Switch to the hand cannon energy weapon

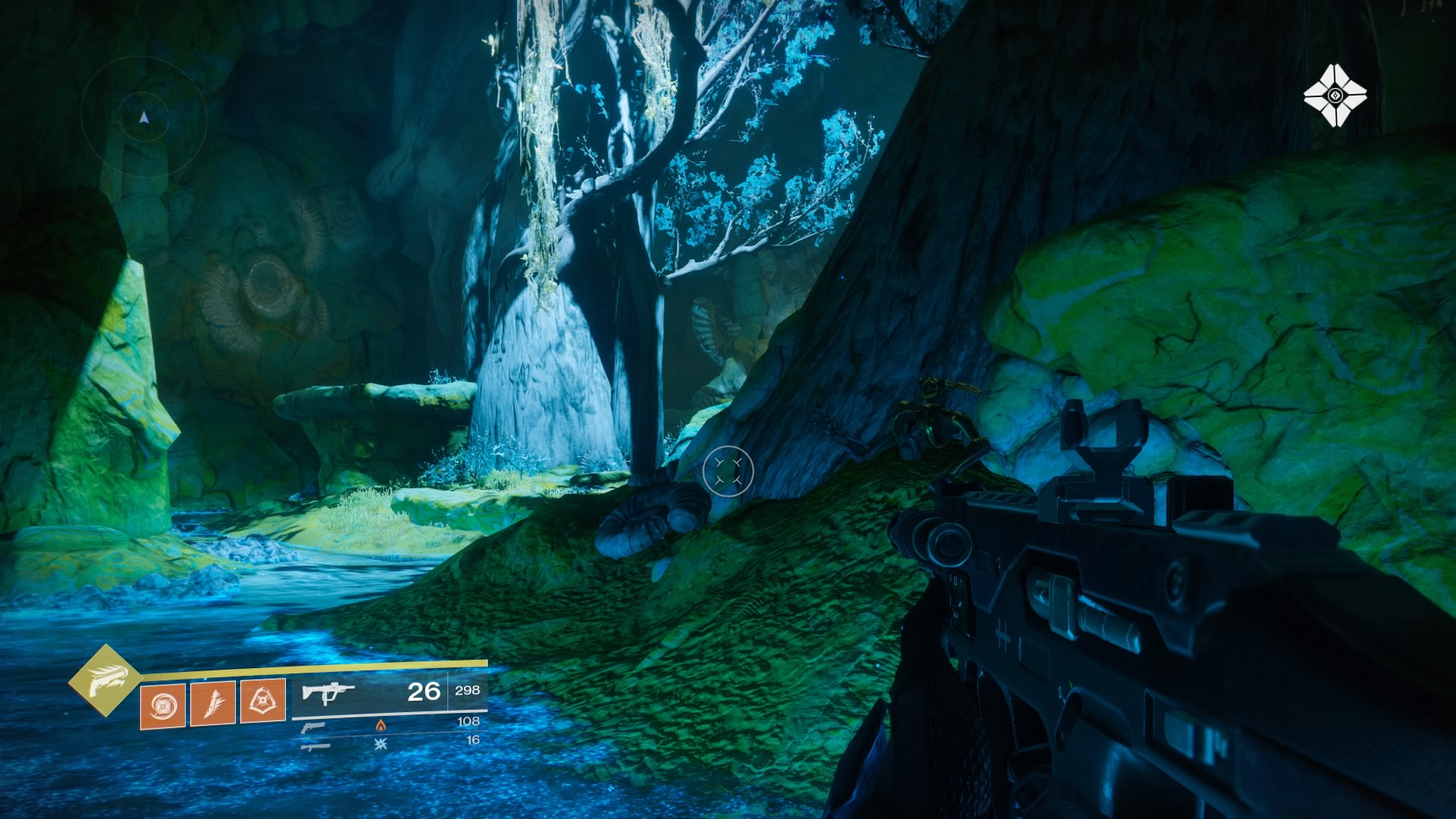tap(312, 727)
